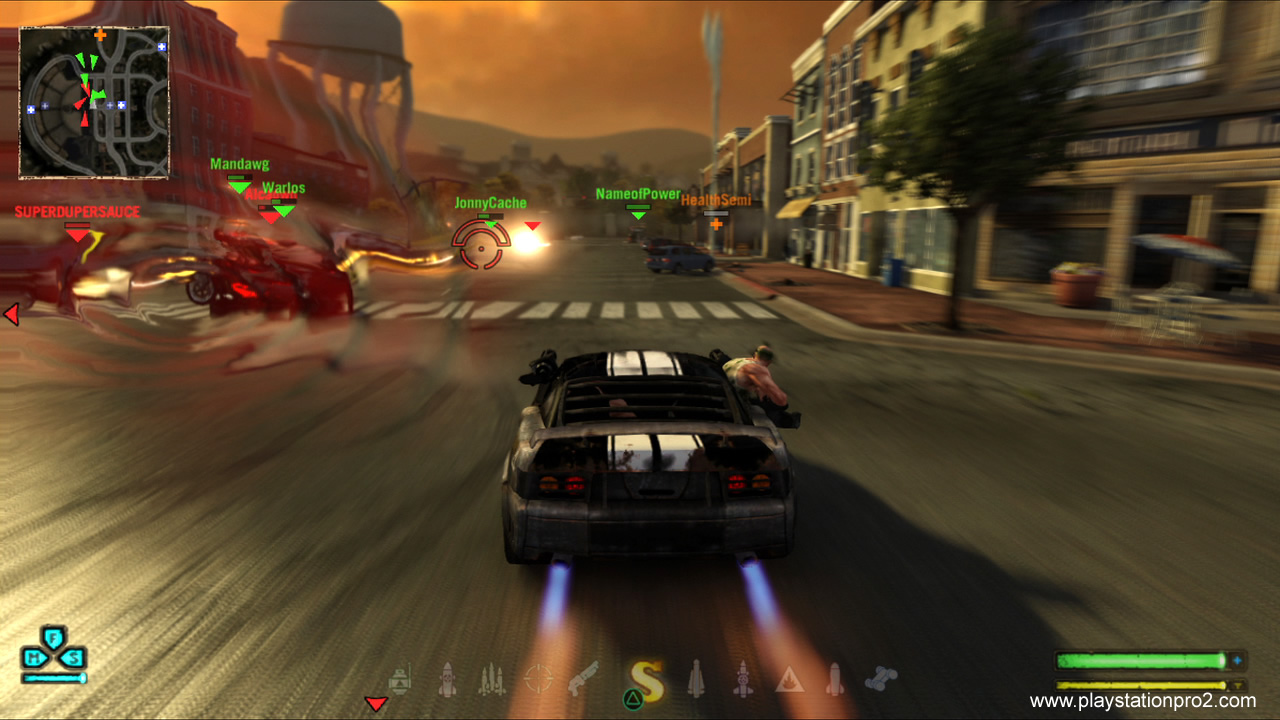Select the napalm fire triangle weapon

[x=790, y=680]
